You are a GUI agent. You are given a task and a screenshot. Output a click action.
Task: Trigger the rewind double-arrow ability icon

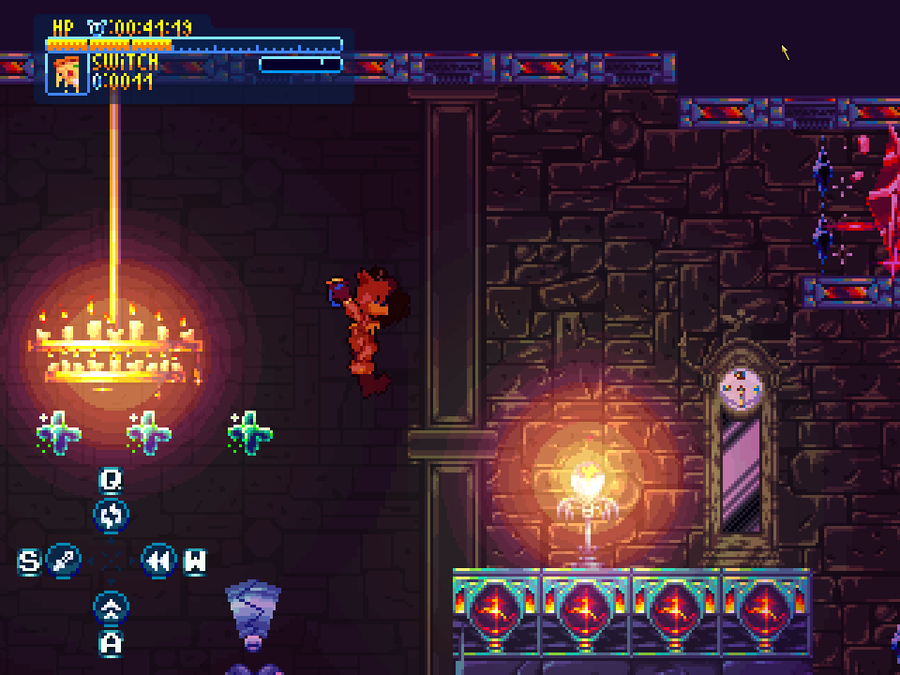157,560
